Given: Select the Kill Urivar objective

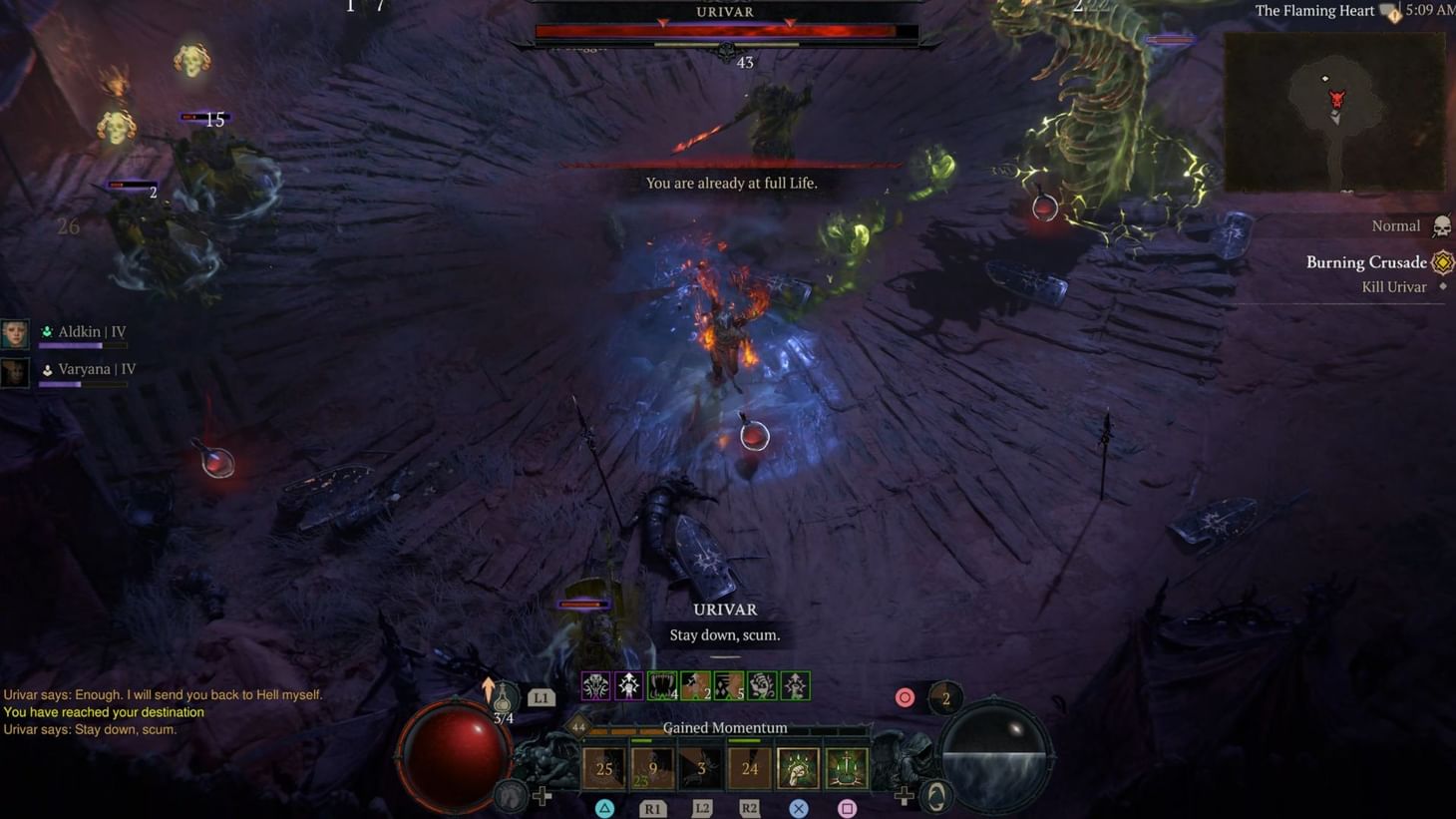Looking at the screenshot, I should (x=1393, y=286).
